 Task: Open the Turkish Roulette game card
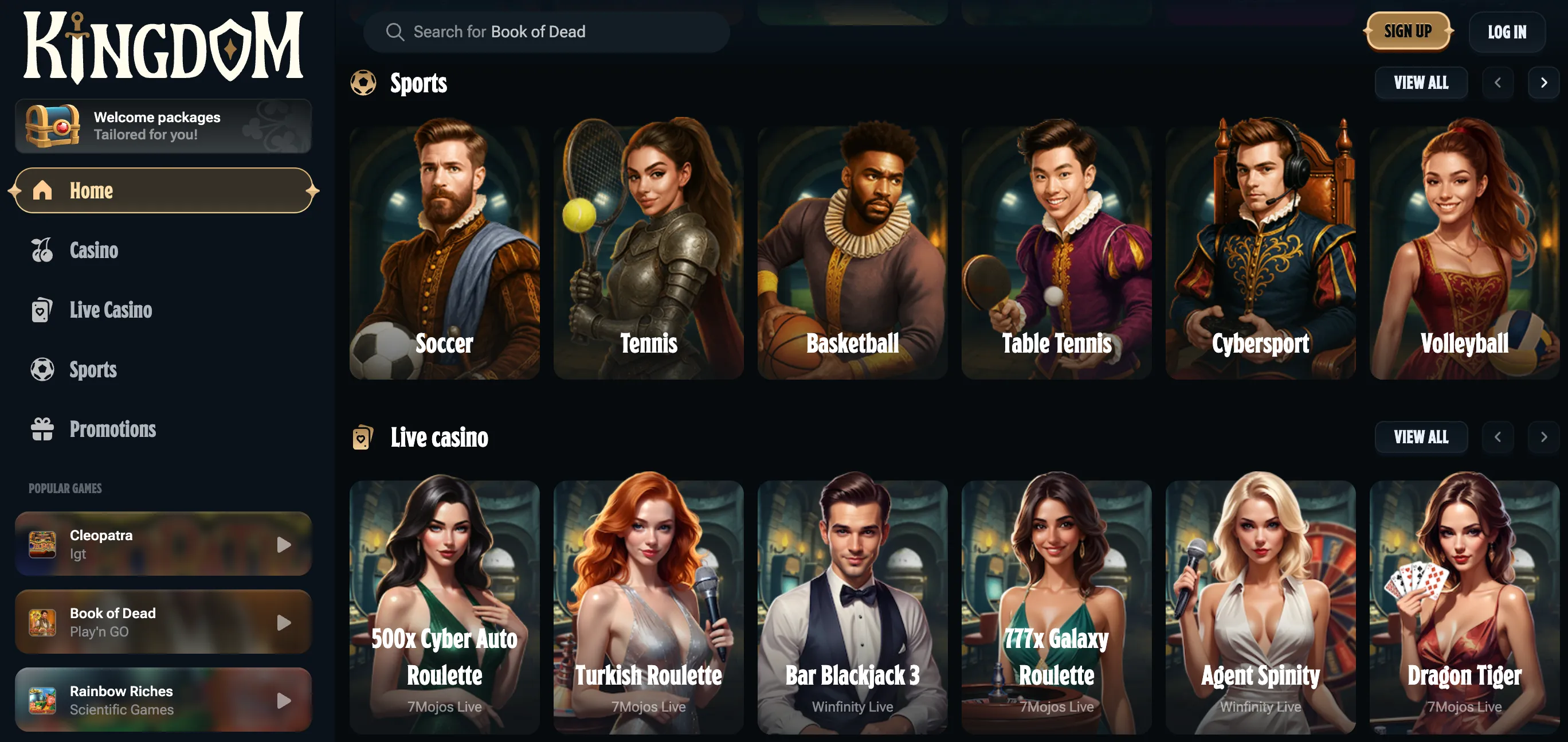(x=648, y=609)
